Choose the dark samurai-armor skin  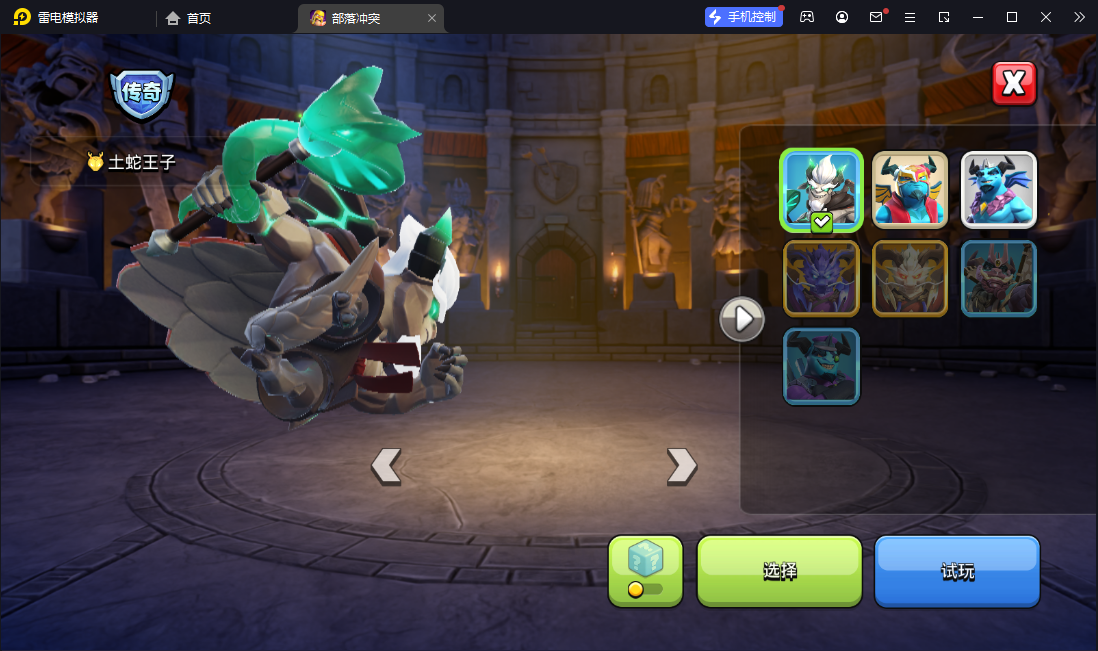click(x=999, y=278)
